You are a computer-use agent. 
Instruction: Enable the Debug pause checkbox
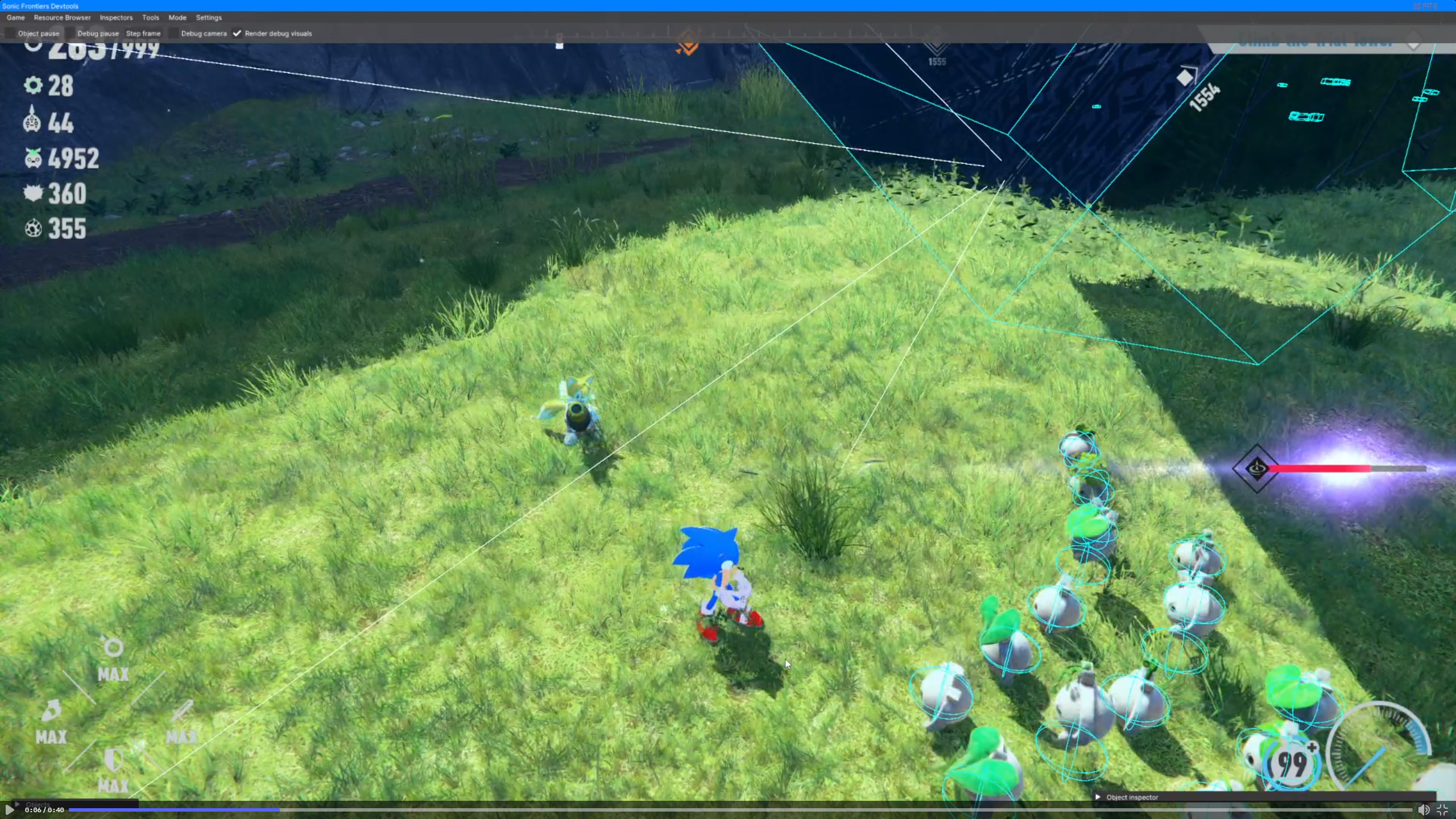[71, 33]
